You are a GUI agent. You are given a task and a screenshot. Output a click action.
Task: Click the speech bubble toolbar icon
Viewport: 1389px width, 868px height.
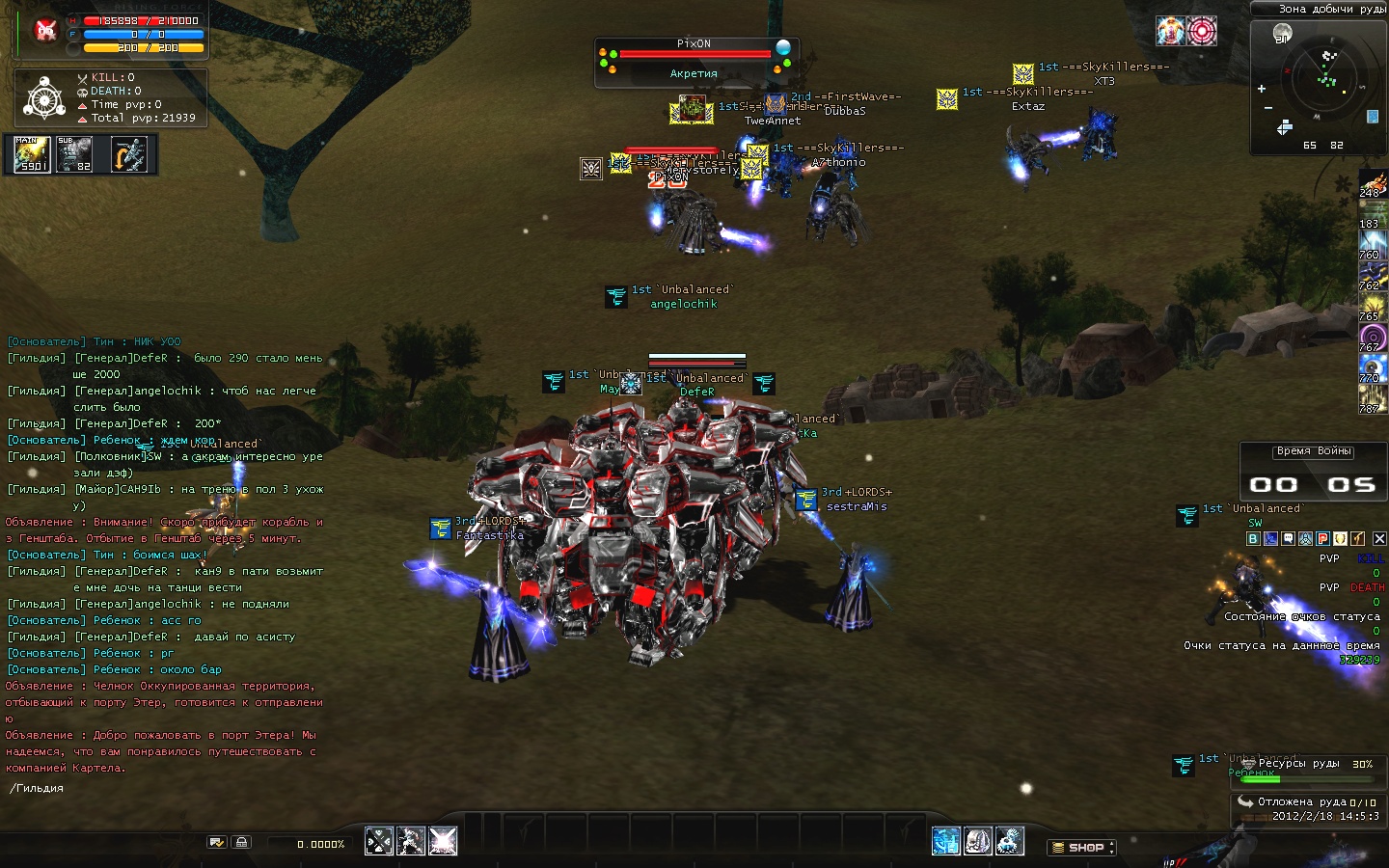click(1288, 539)
